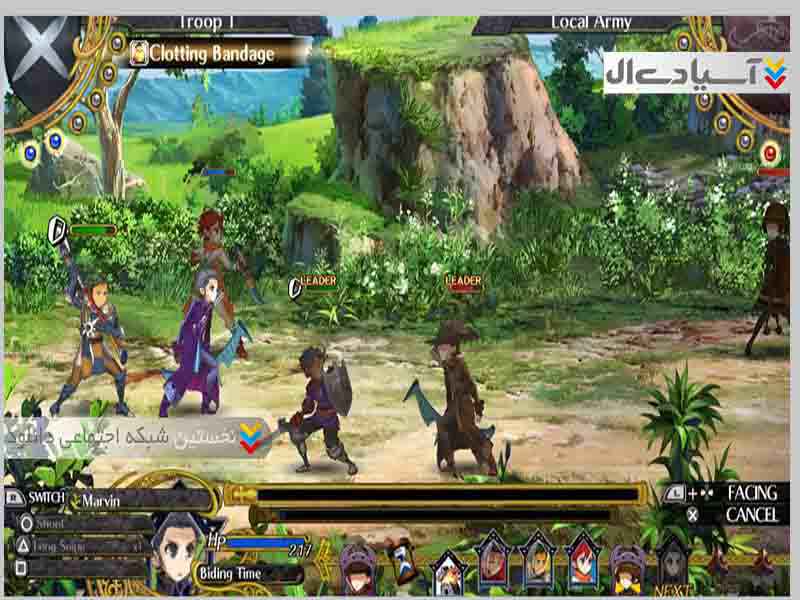
Task: Select the Clotting Bandage item
Action: coord(212,54)
